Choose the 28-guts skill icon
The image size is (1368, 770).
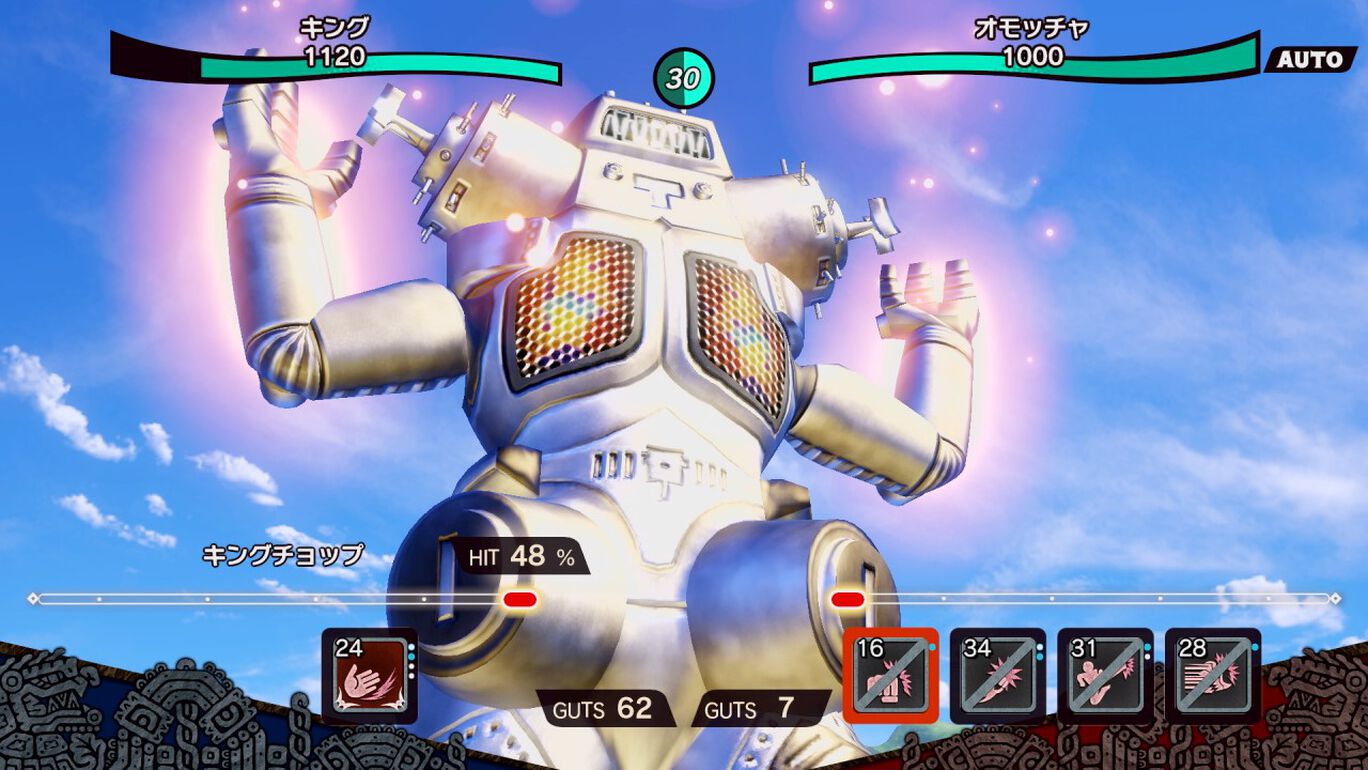[x=1213, y=675]
